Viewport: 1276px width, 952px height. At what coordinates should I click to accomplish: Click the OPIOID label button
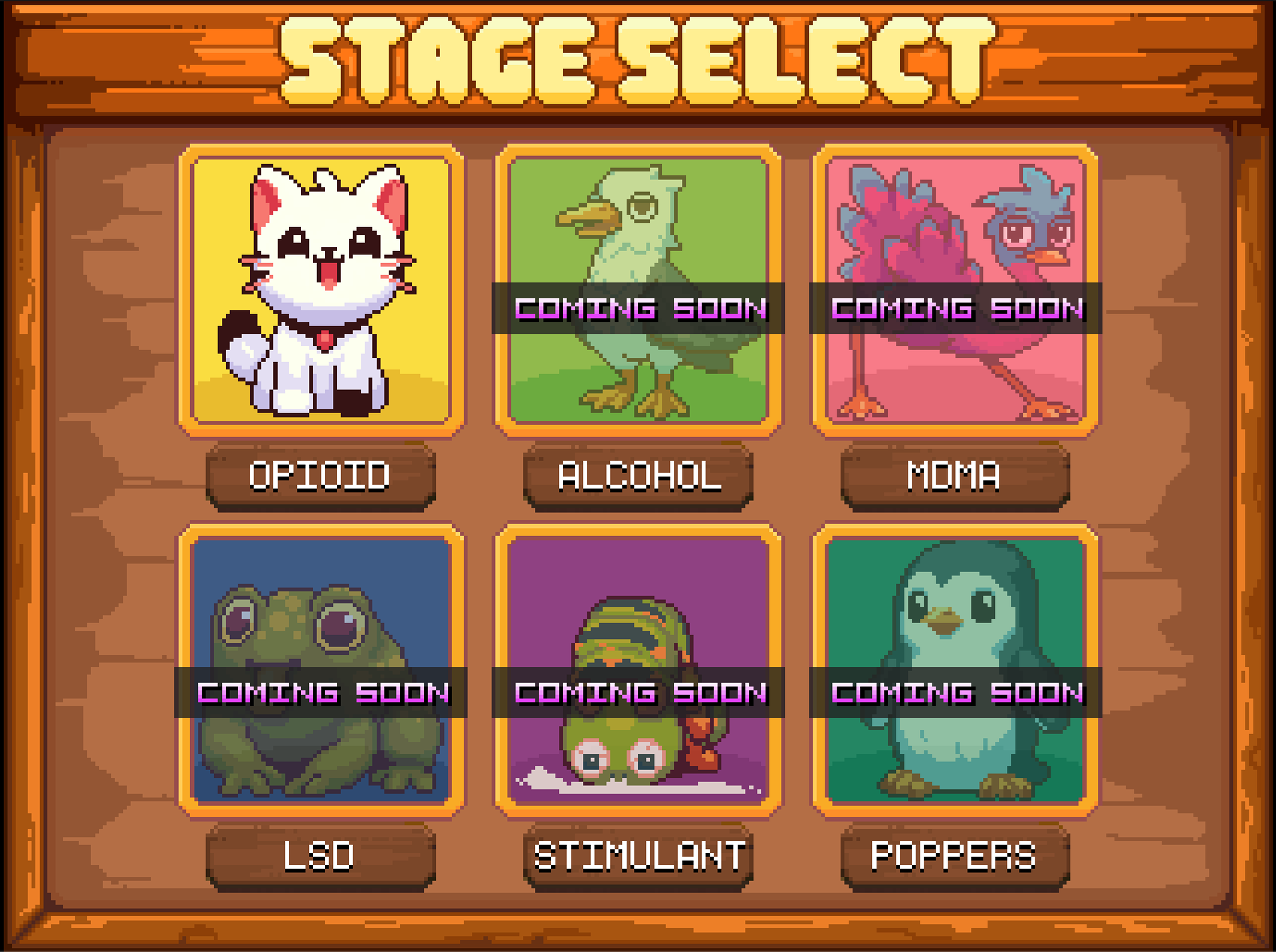[320, 476]
